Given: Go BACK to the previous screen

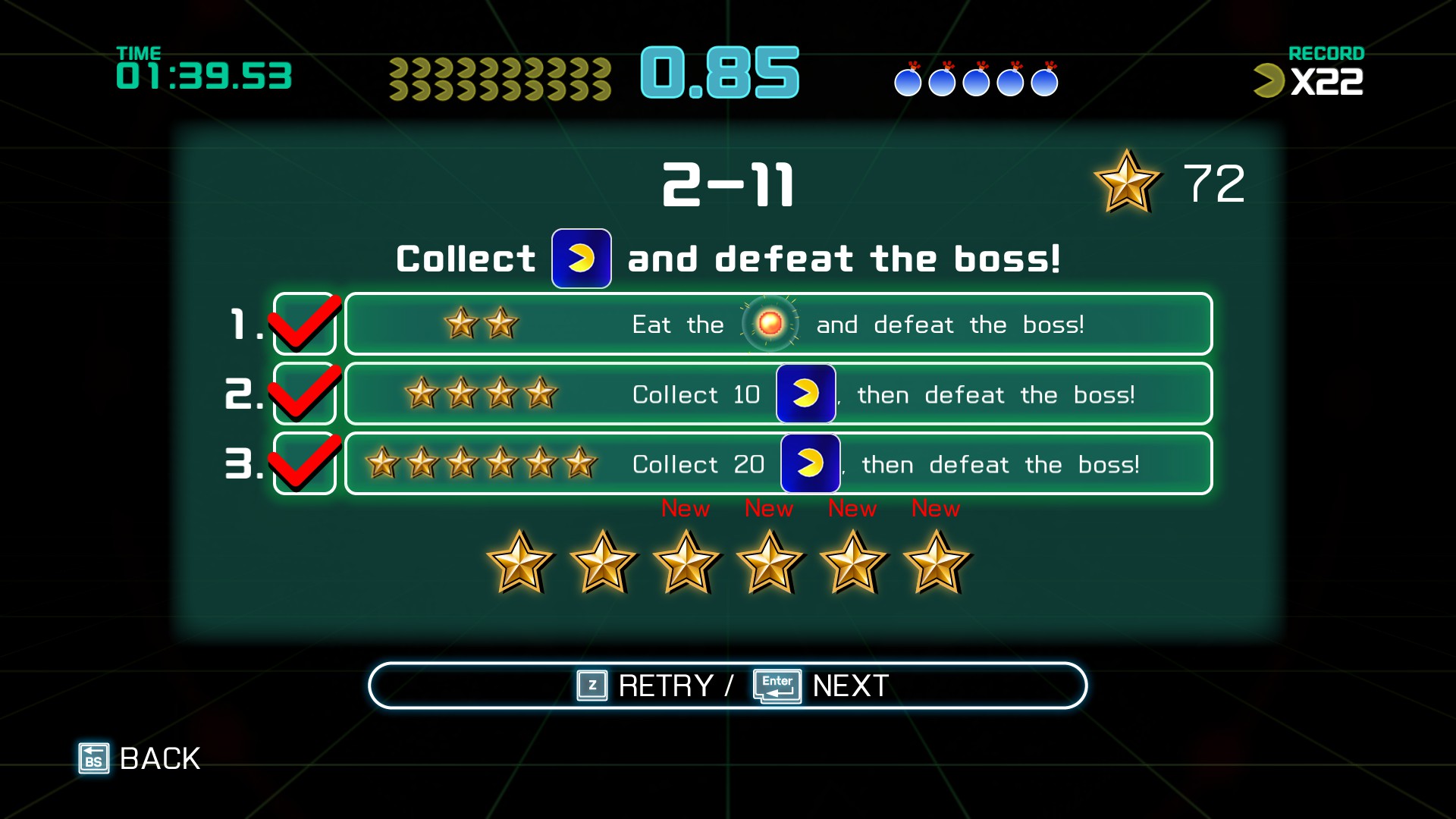Looking at the screenshot, I should tap(140, 758).
